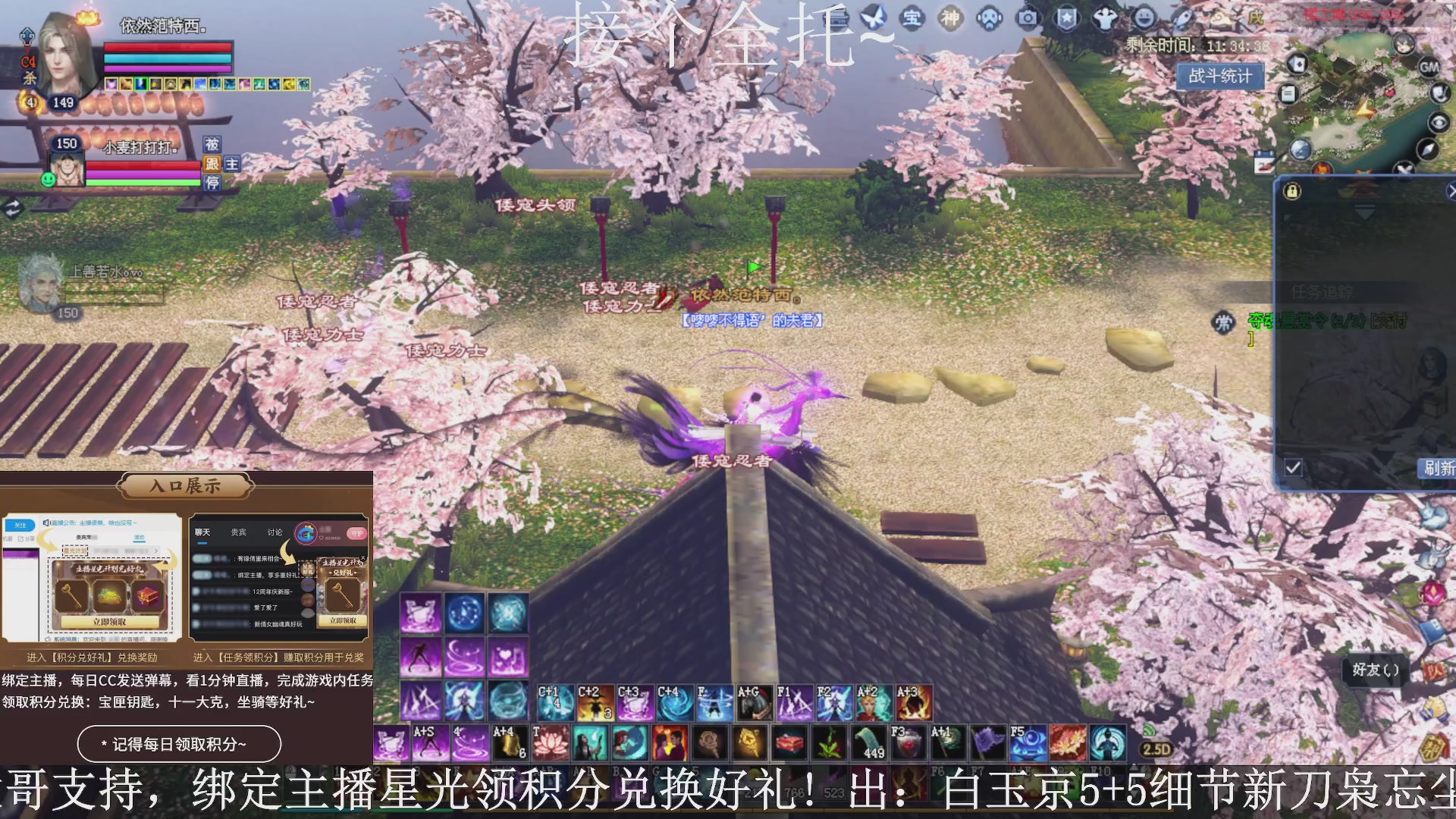
Task: Switch to the 讨论 tab in the overlay
Action: (x=275, y=532)
